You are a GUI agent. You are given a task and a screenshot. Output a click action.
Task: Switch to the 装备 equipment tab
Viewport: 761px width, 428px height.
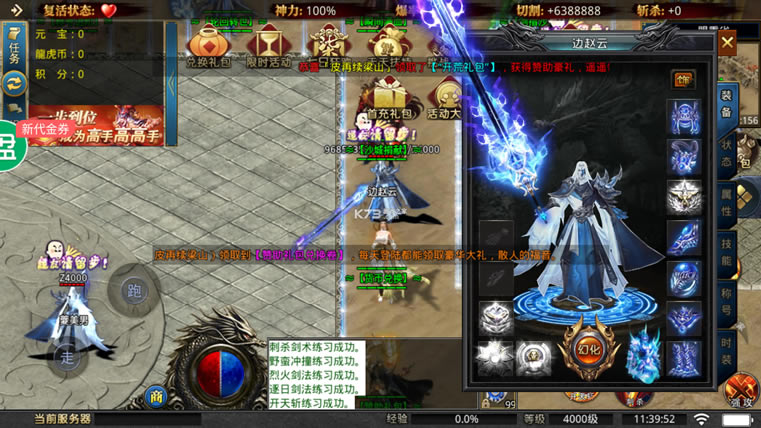tap(727, 101)
